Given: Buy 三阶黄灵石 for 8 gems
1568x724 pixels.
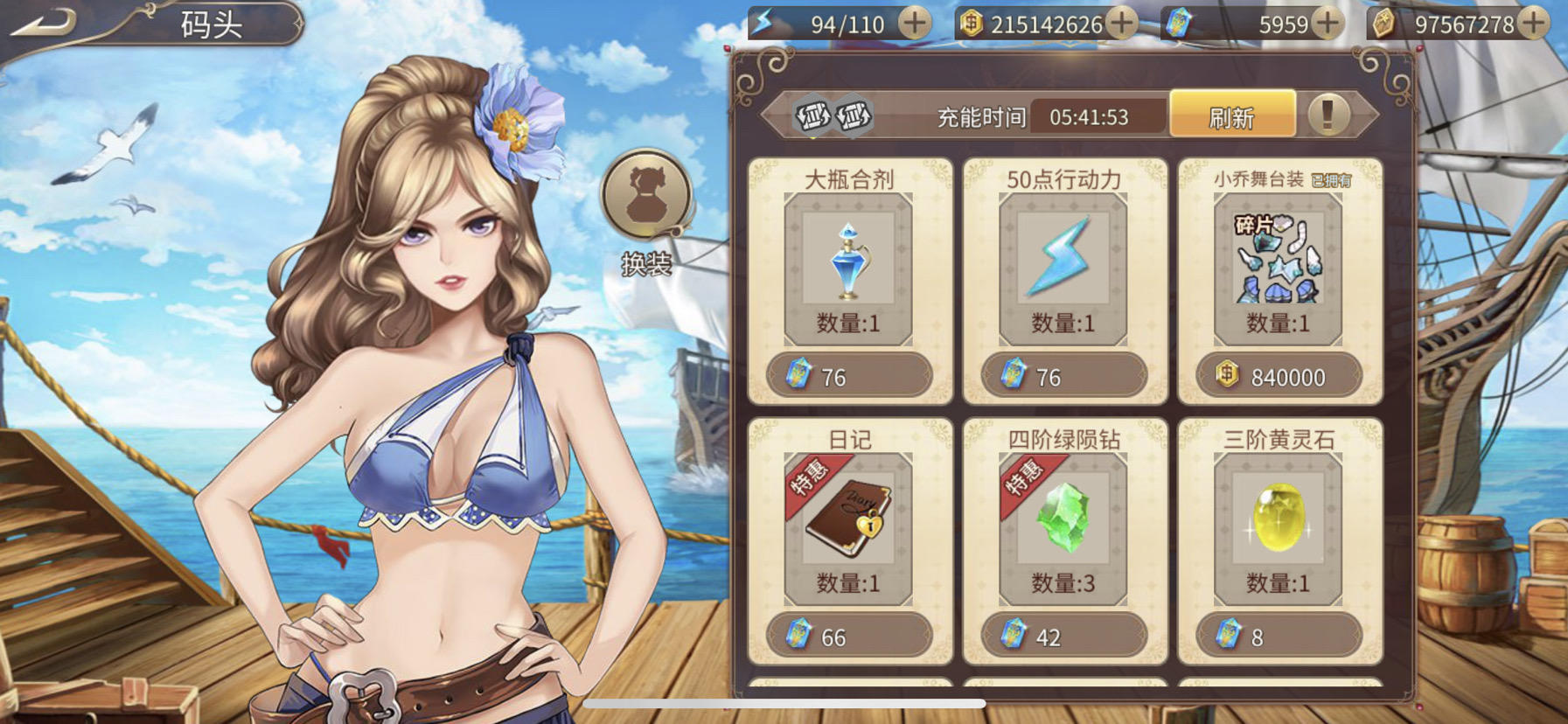Looking at the screenshot, I should (1279, 637).
